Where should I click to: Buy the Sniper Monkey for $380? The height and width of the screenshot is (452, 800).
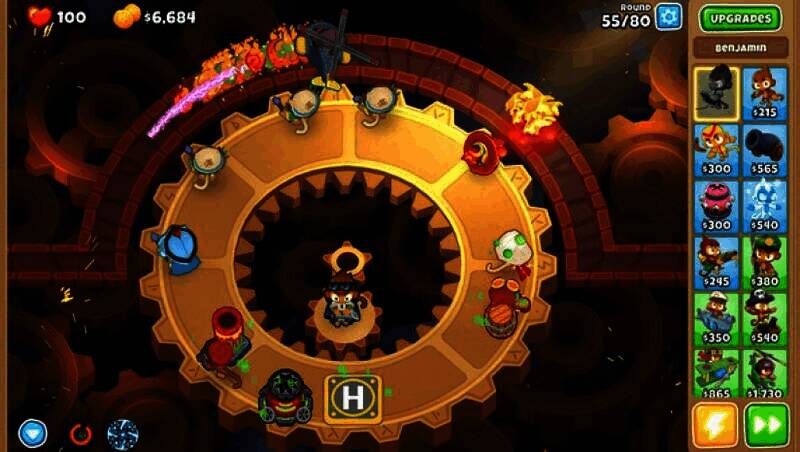coord(766,261)
